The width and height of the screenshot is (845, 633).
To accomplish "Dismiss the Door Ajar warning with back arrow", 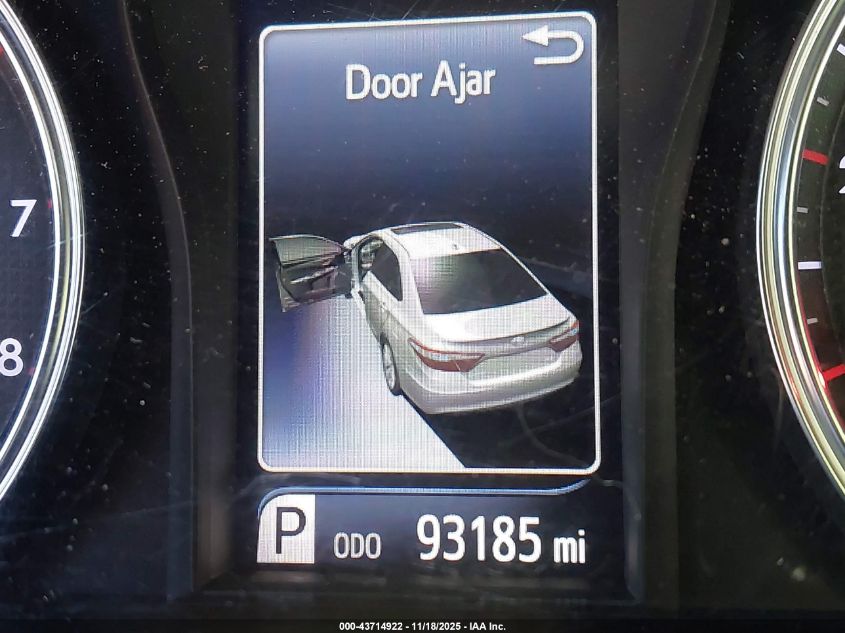I will [553, 46].
